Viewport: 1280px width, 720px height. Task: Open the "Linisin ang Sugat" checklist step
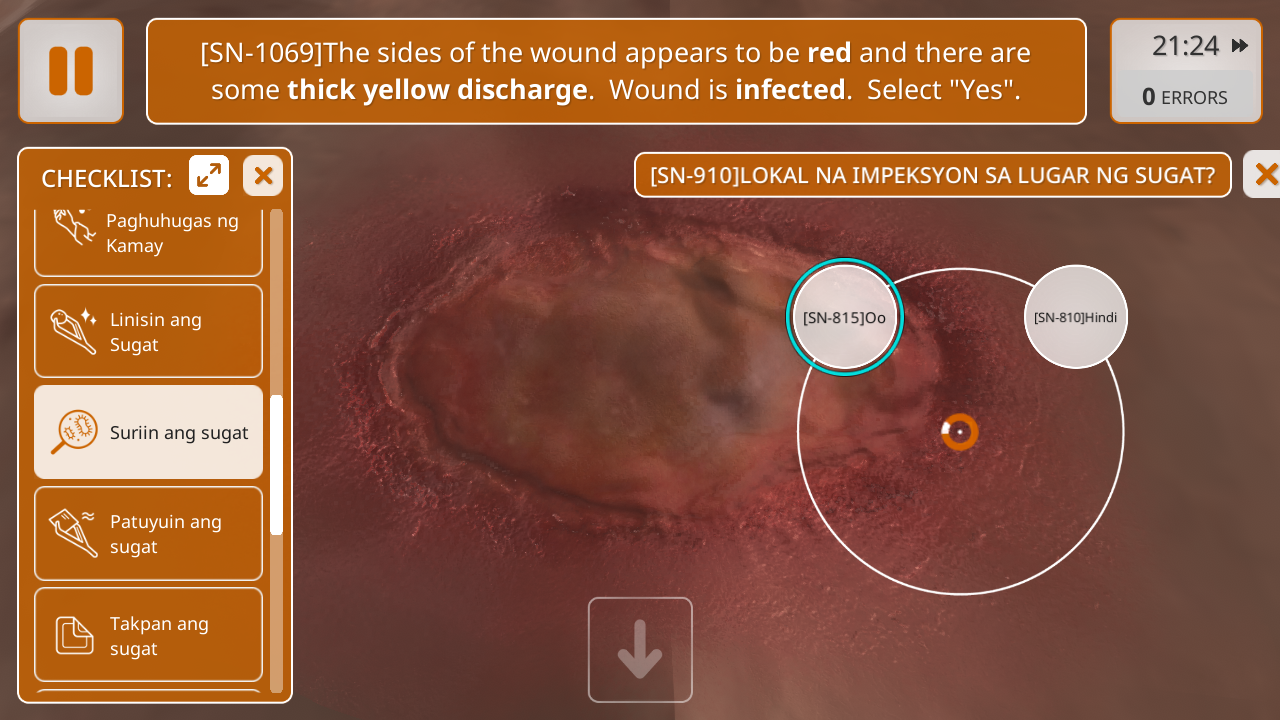(148, 332)
